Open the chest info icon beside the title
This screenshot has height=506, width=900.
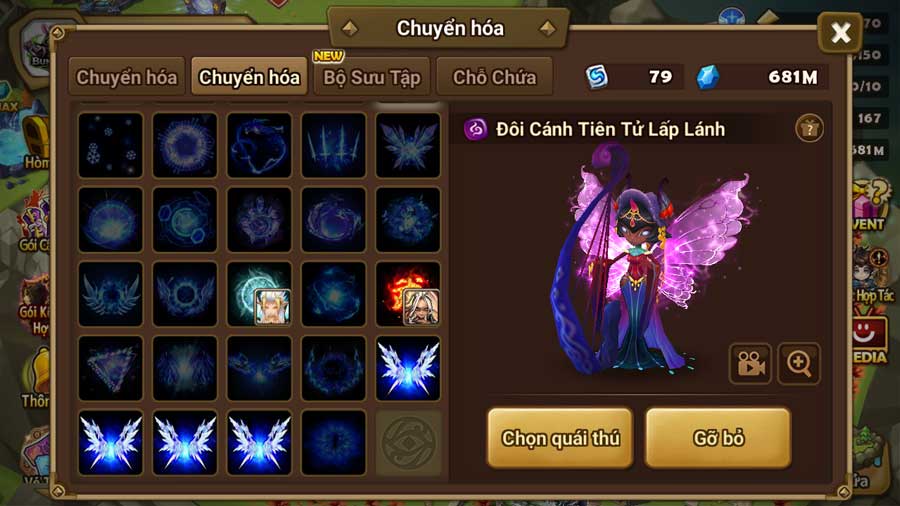click(x=809, y=128)
